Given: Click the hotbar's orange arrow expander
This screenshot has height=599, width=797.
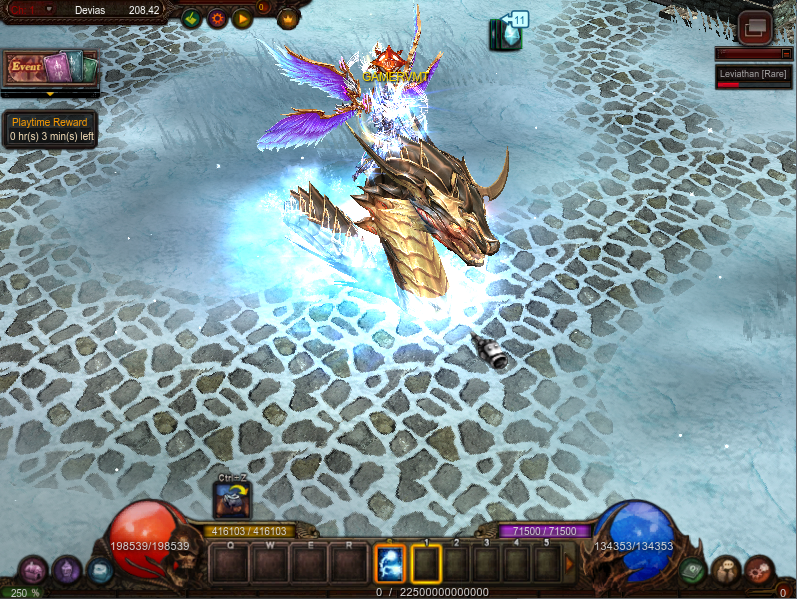Looking at the screenshot, I should tap(571, 565).
